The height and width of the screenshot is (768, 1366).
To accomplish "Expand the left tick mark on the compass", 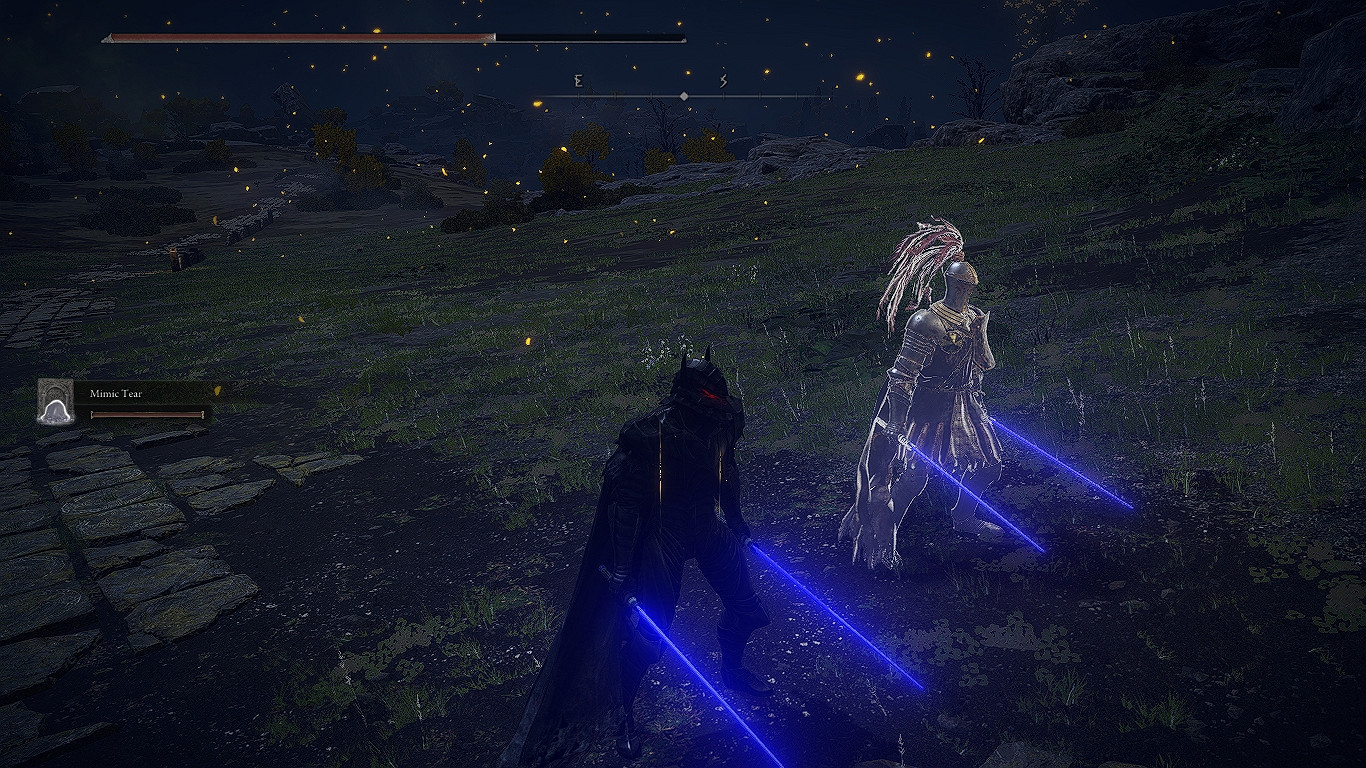I will [578, 96].
